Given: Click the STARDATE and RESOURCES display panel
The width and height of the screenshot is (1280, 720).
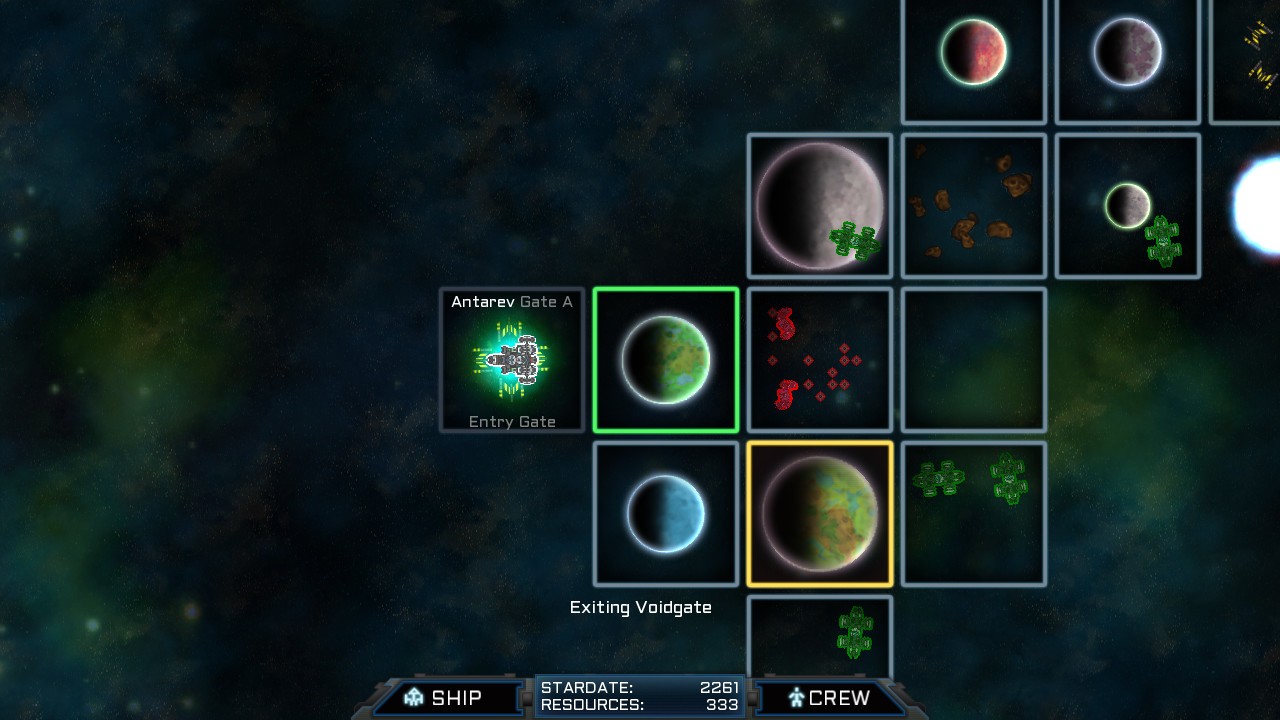Looking at the screenshot, I should point(640,696).
